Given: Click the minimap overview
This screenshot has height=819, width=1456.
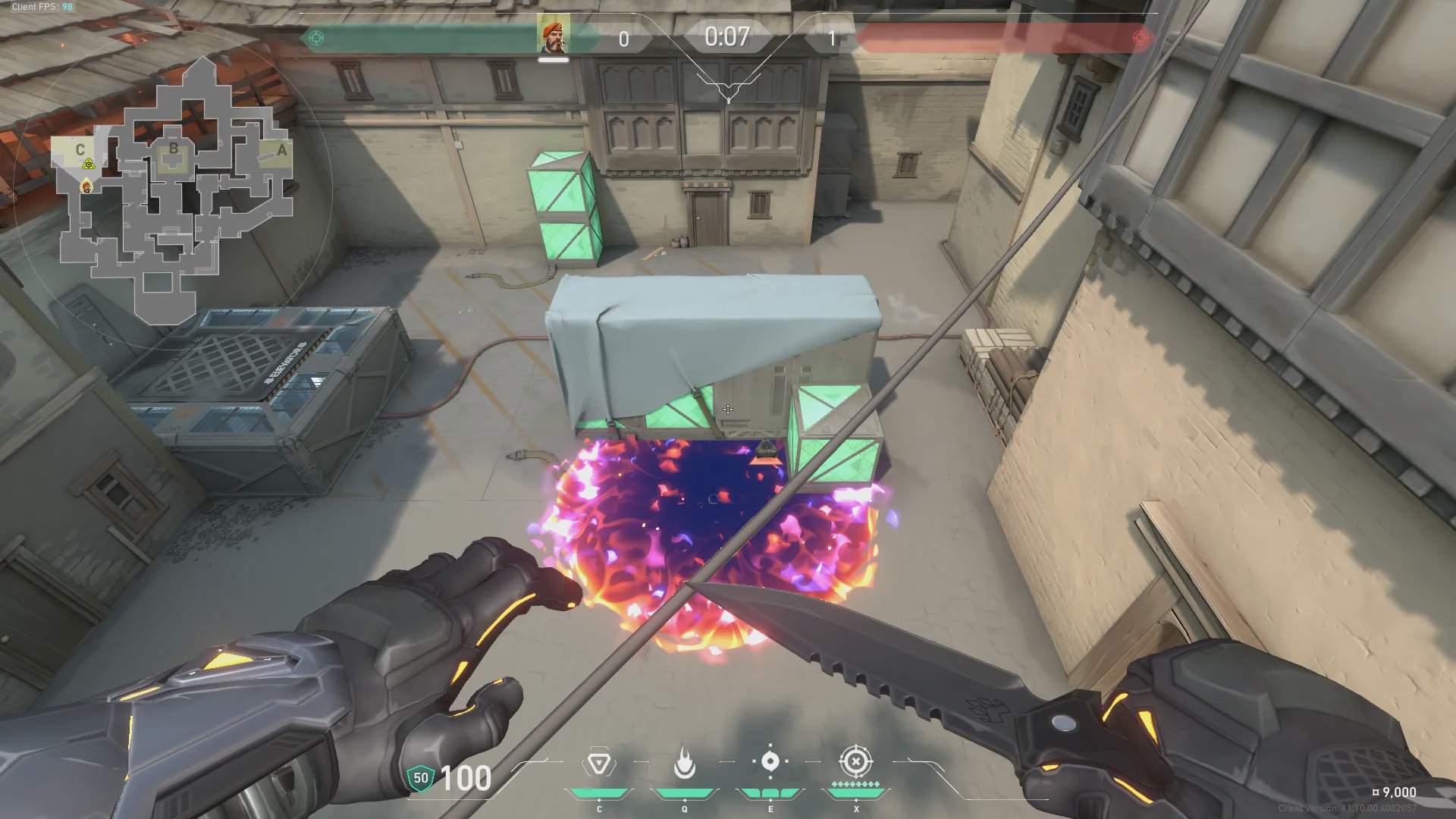Looking at the screenshot, I should 173,190.
